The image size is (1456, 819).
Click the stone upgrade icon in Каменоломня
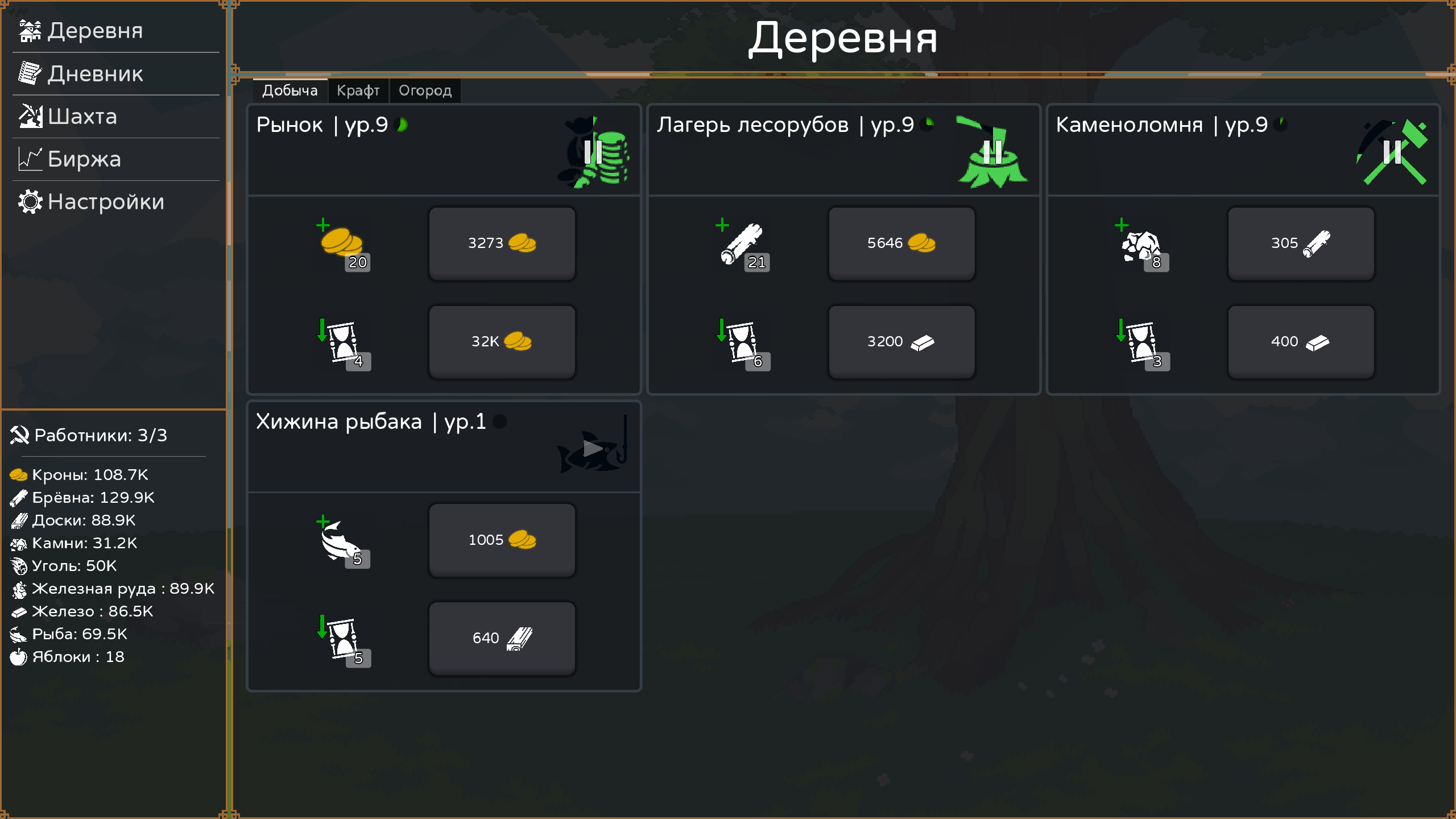tap(1141, 243)
